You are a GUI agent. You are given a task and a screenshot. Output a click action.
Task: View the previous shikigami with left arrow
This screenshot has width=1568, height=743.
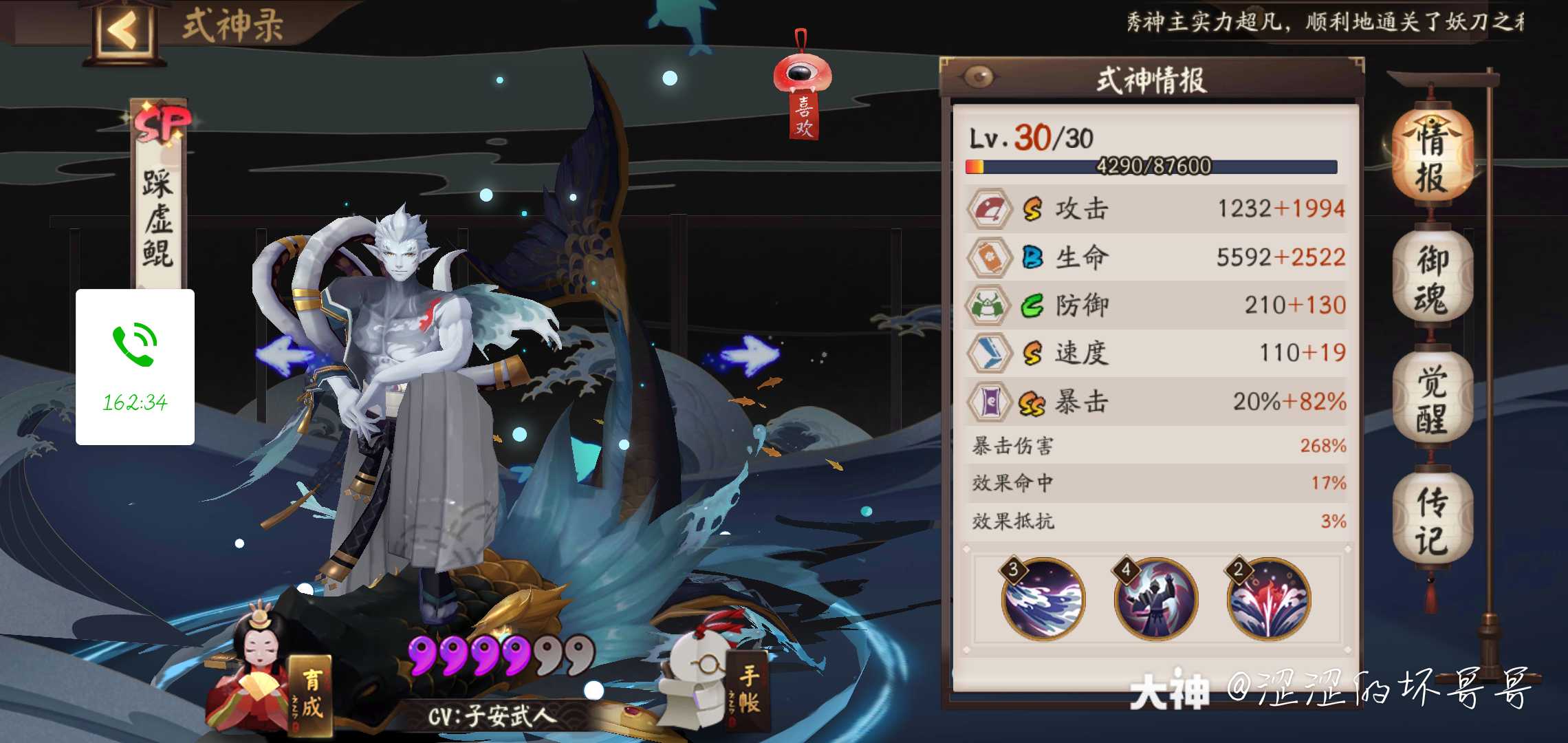(285, 354)
